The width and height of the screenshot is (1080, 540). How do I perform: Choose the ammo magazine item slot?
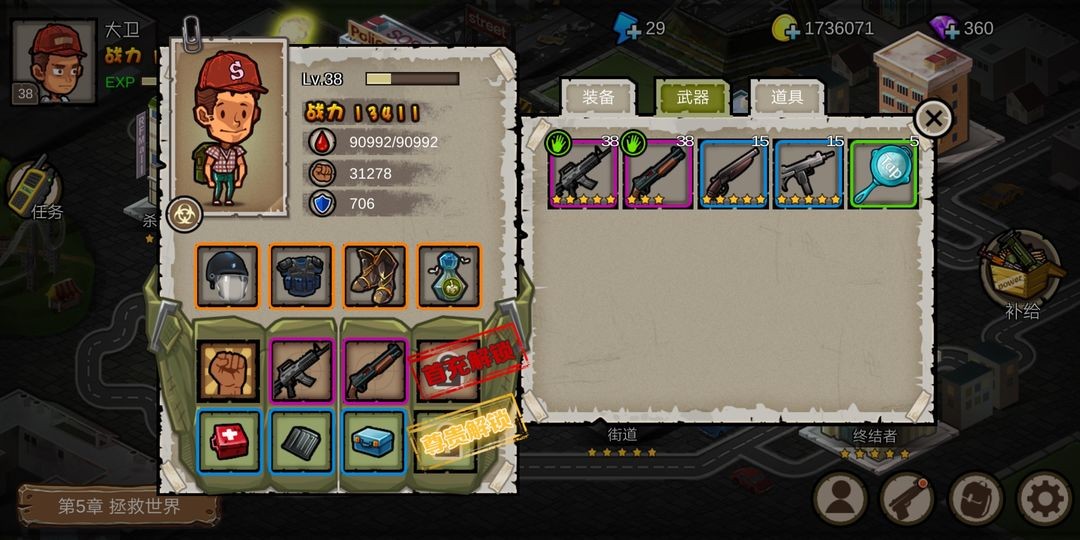[302, 441]
